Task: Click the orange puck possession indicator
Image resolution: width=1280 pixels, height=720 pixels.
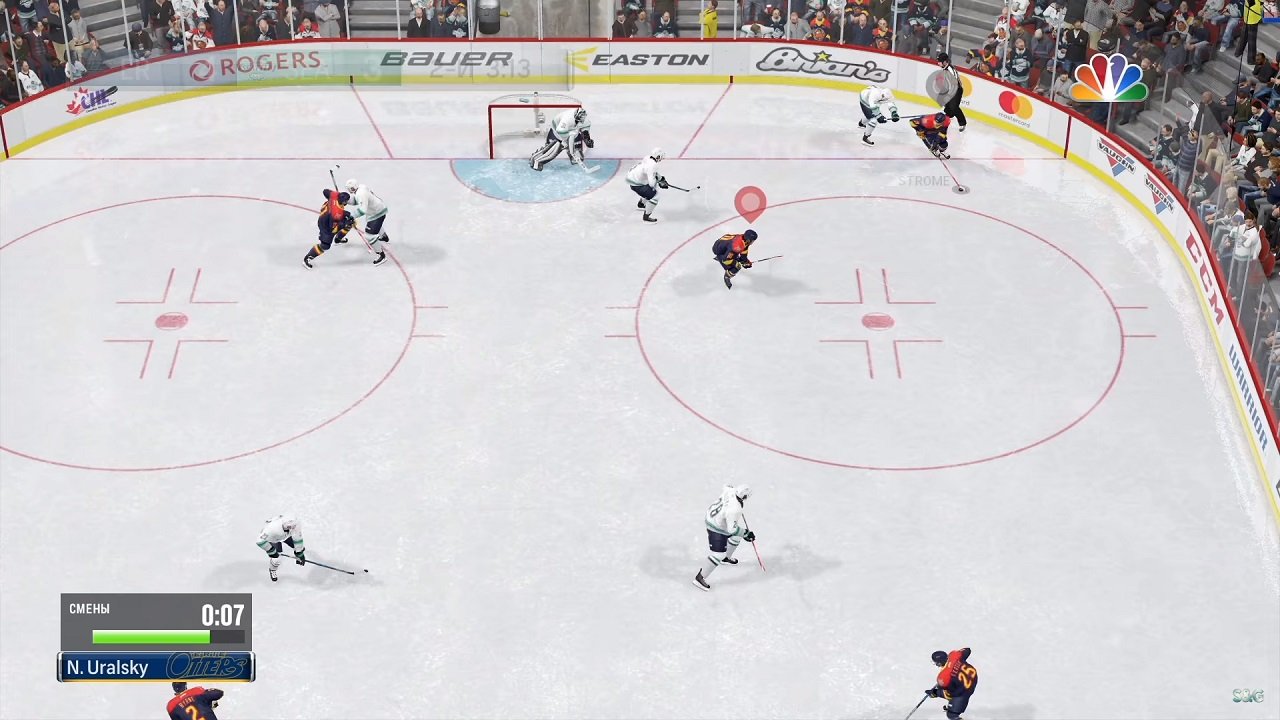Action: (750, 203)
